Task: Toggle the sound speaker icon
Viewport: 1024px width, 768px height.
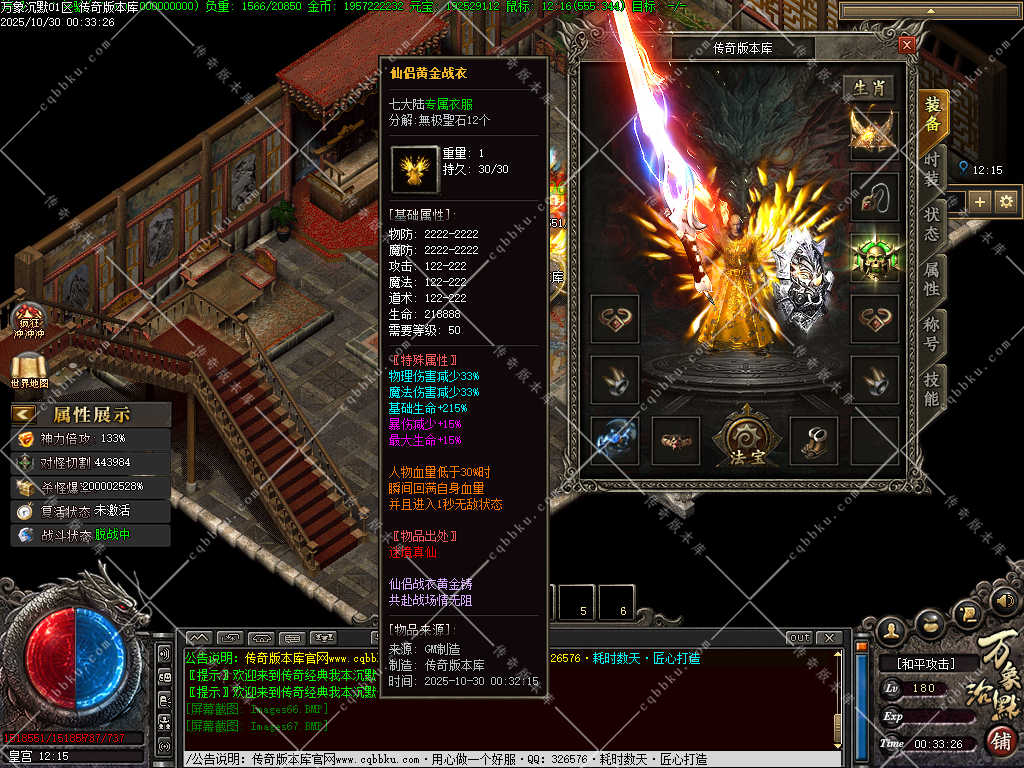Action: point(1006,601)
